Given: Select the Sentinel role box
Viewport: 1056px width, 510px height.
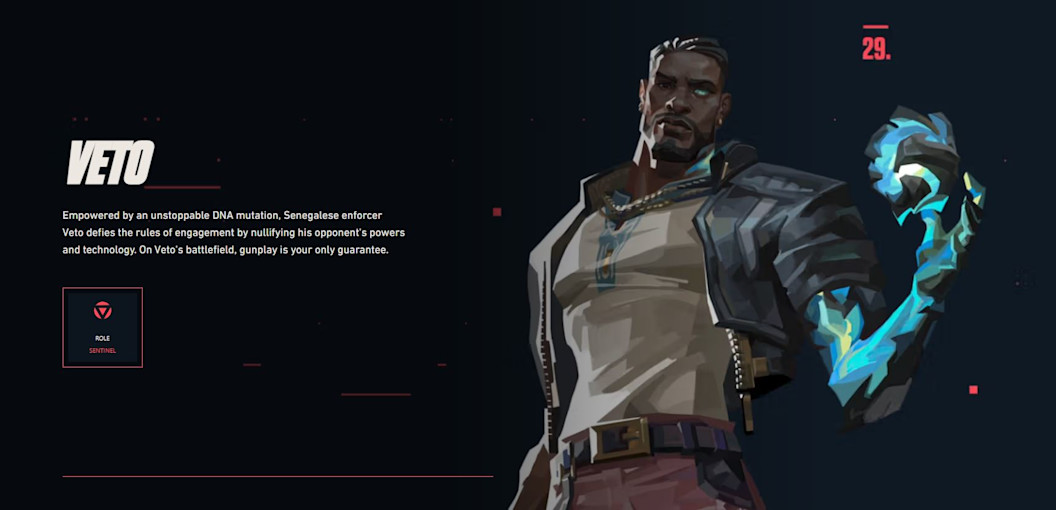Looking at the screenshot, I should pyautogui.click(x=102, y=327).
